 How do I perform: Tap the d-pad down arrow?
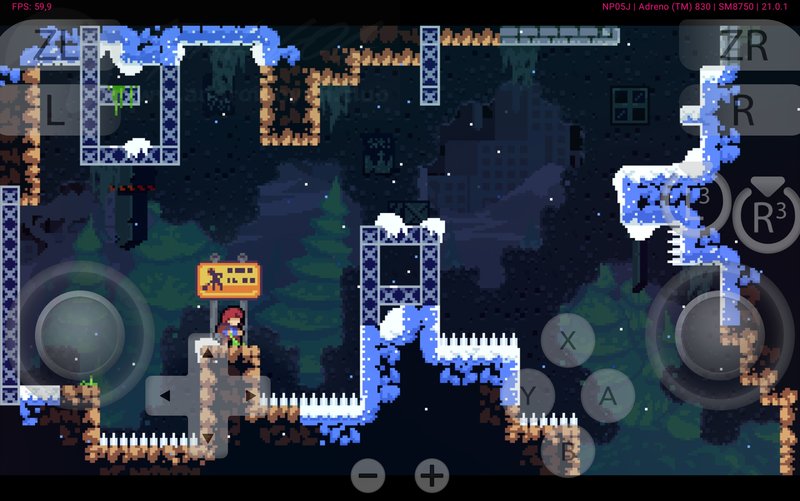208,438
